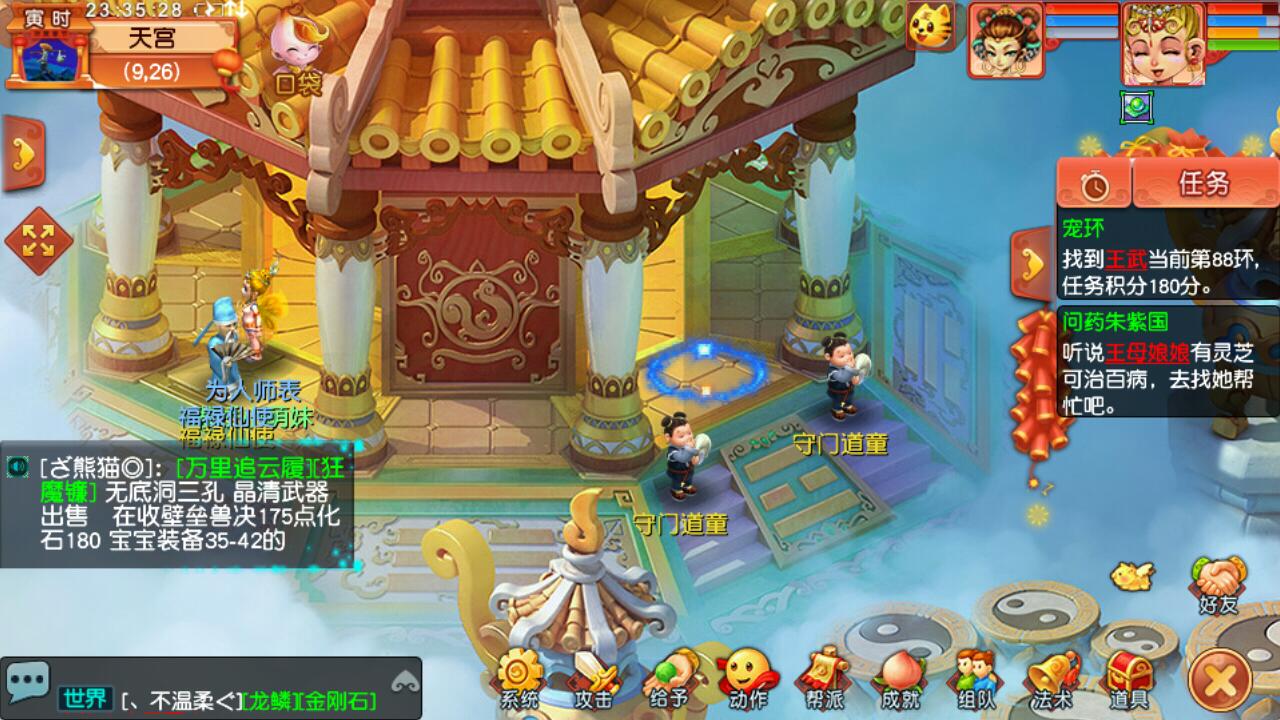The width and height of the screenshot is (1280, 720).
Task: Open the 口袋 pocket icon
Action: (x=297, y=55)
